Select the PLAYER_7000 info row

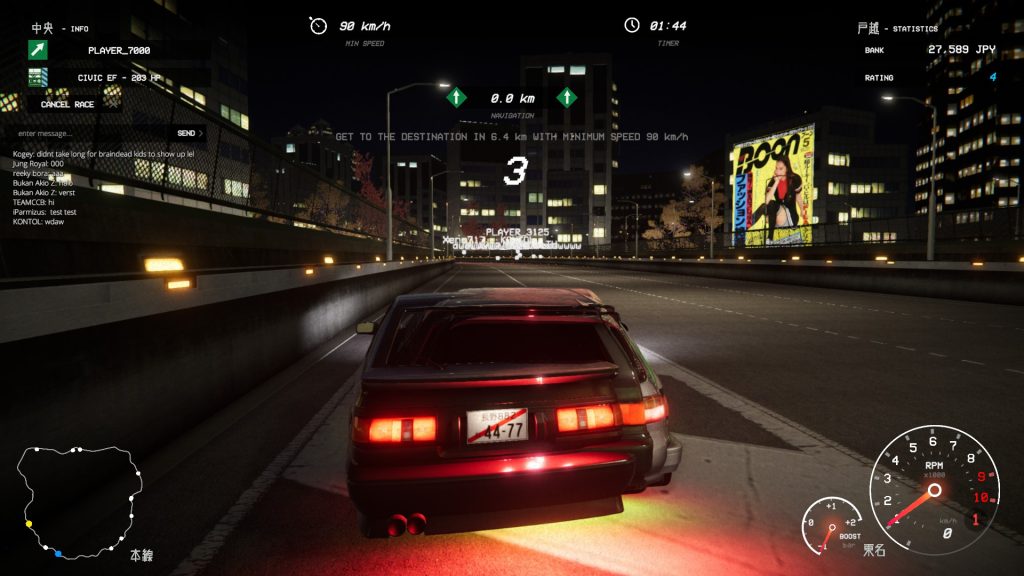click(118, 49)
